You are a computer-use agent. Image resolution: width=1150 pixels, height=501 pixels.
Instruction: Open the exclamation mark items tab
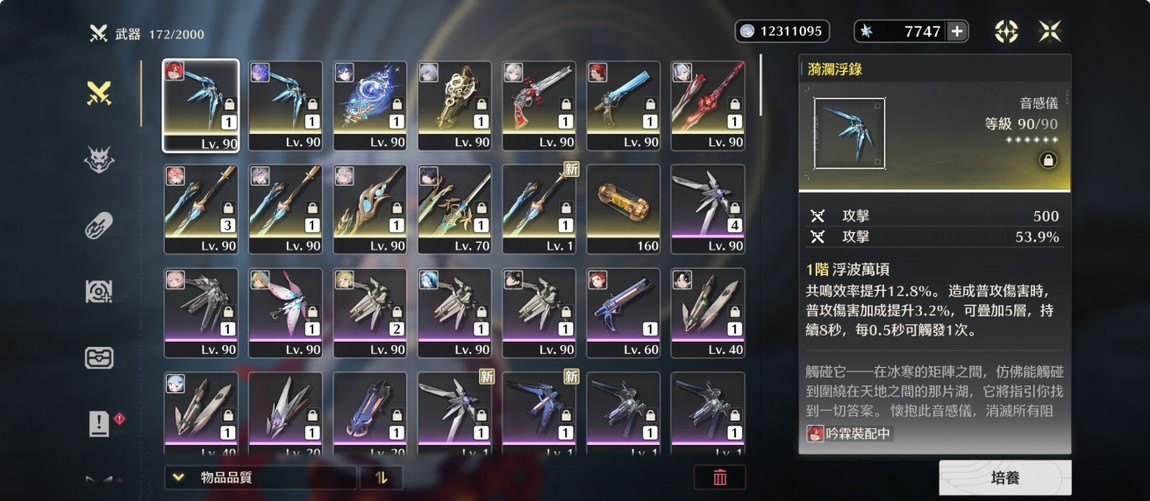click(99, 423)
